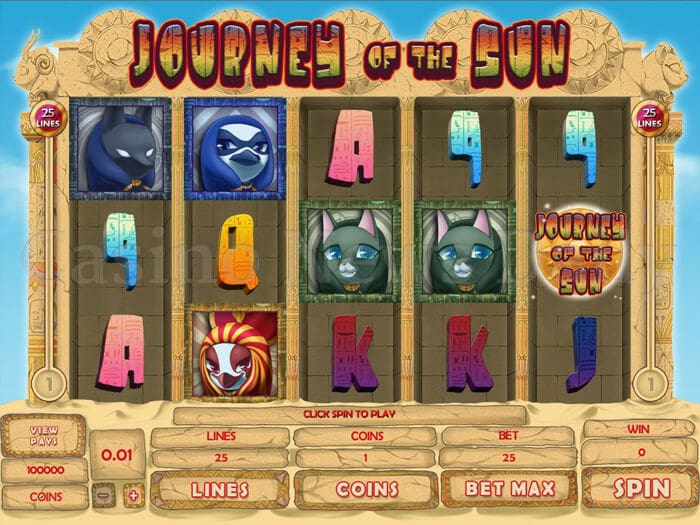Change paylines using the LINES button
700x525 pixels.
pos(219,490)
